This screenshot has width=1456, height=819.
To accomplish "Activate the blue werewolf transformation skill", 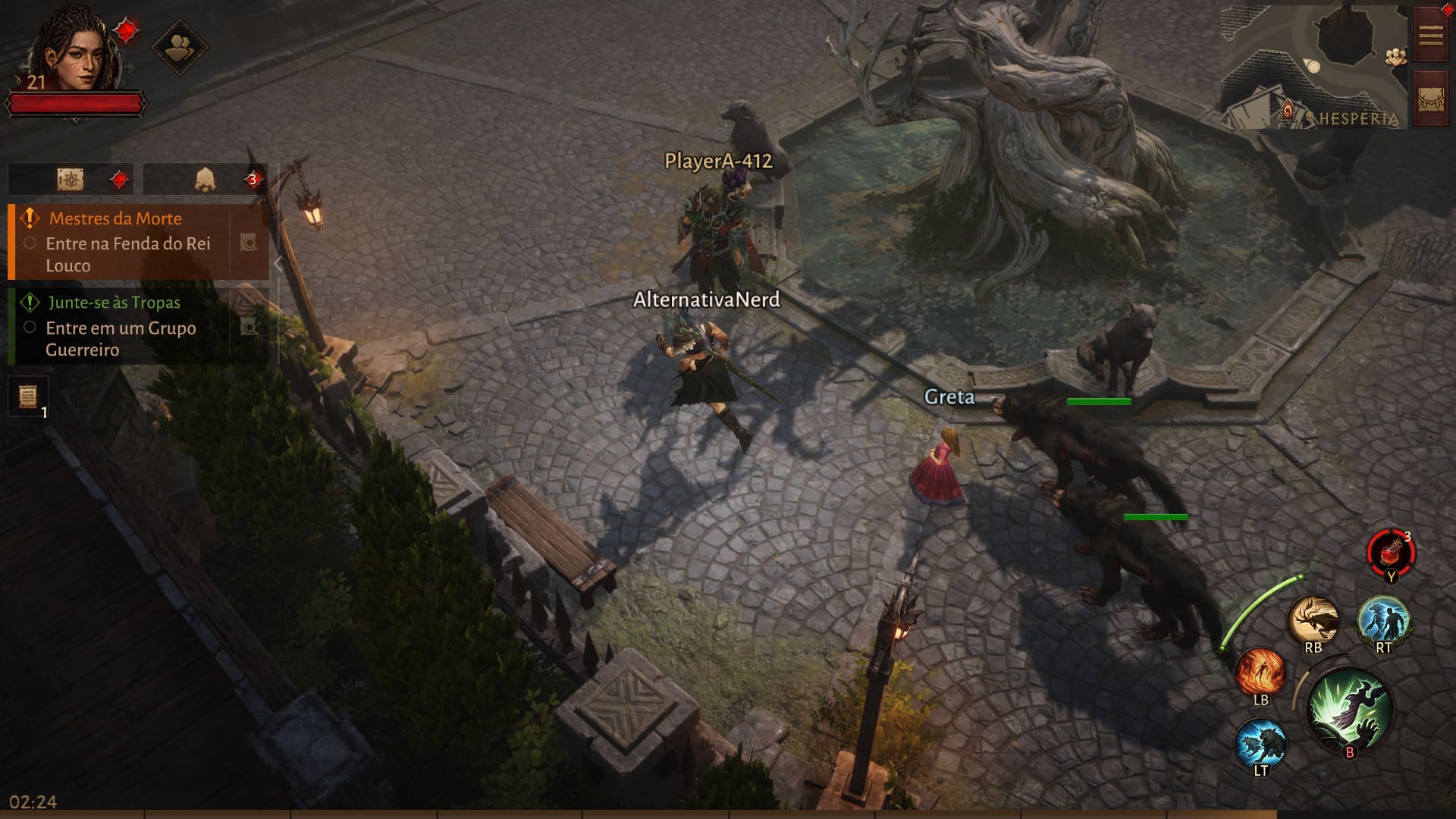I will [1383, 620].
